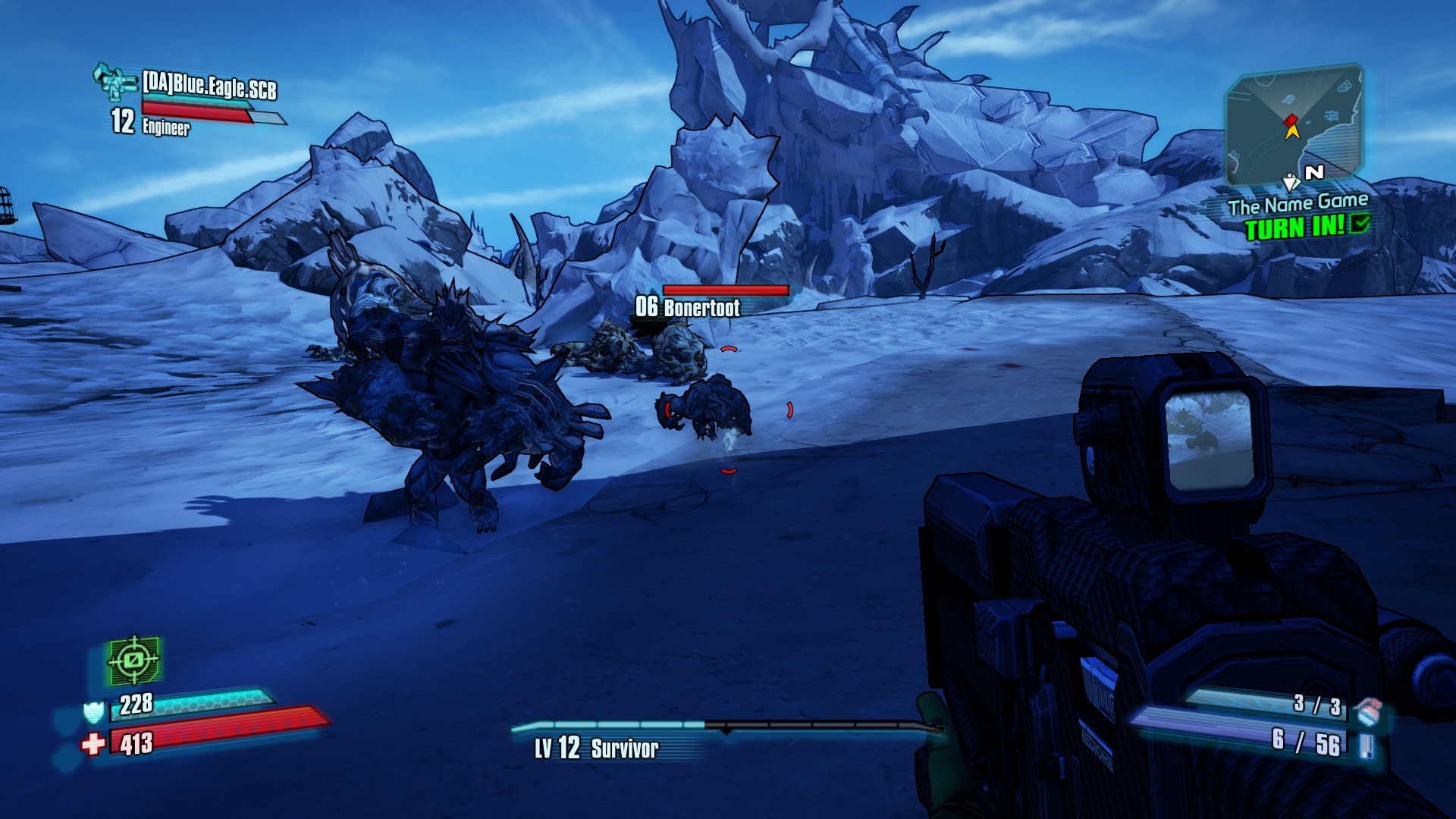
Task: Click the red health cross icon
Action: [93, 744]
